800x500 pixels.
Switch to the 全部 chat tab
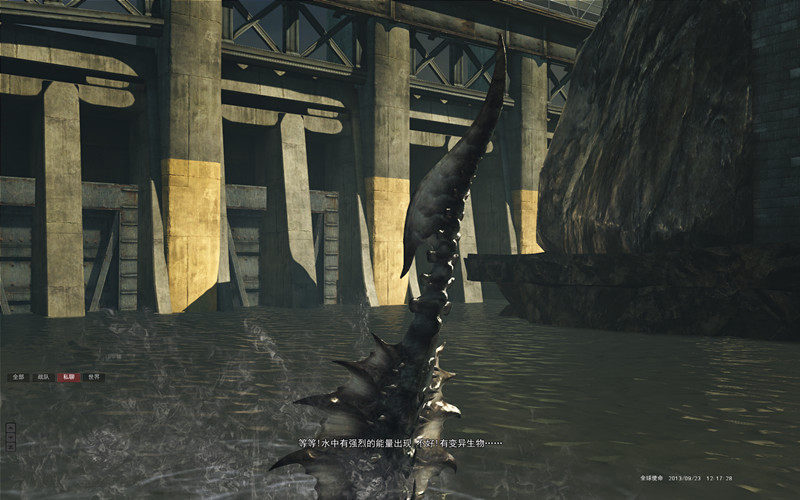(18, 377)
